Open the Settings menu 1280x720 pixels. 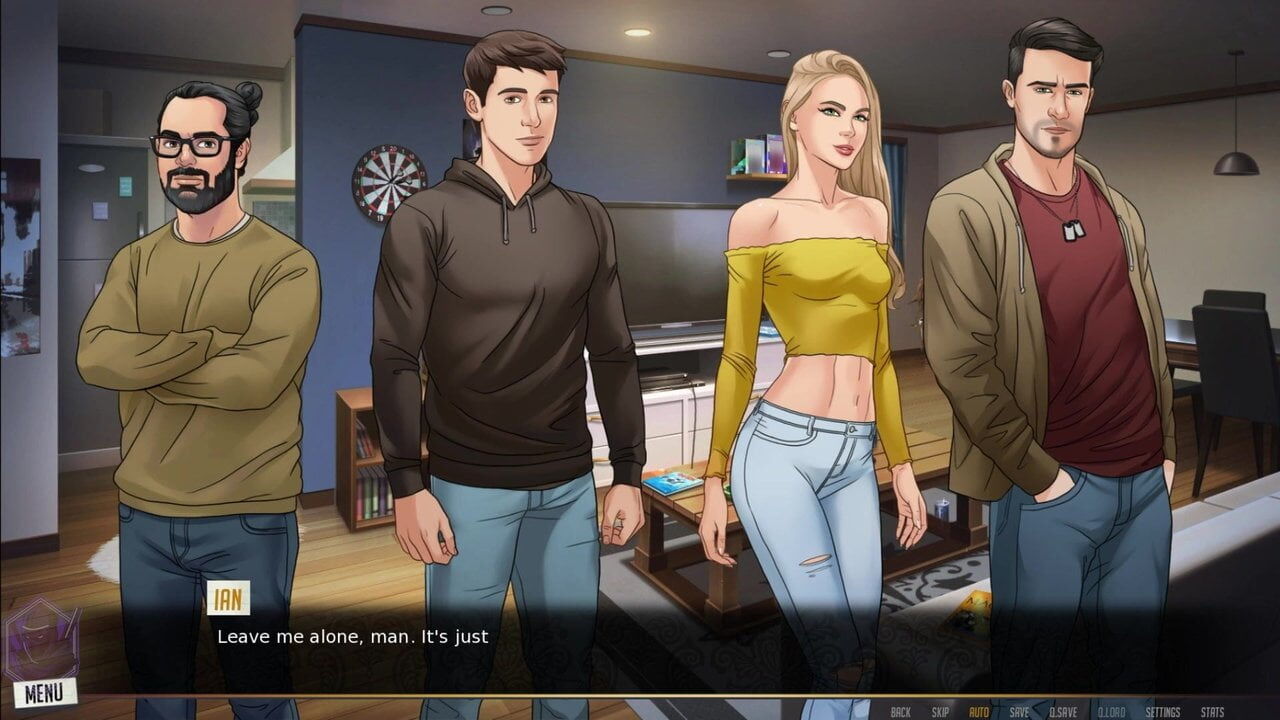click(1163, 712)
